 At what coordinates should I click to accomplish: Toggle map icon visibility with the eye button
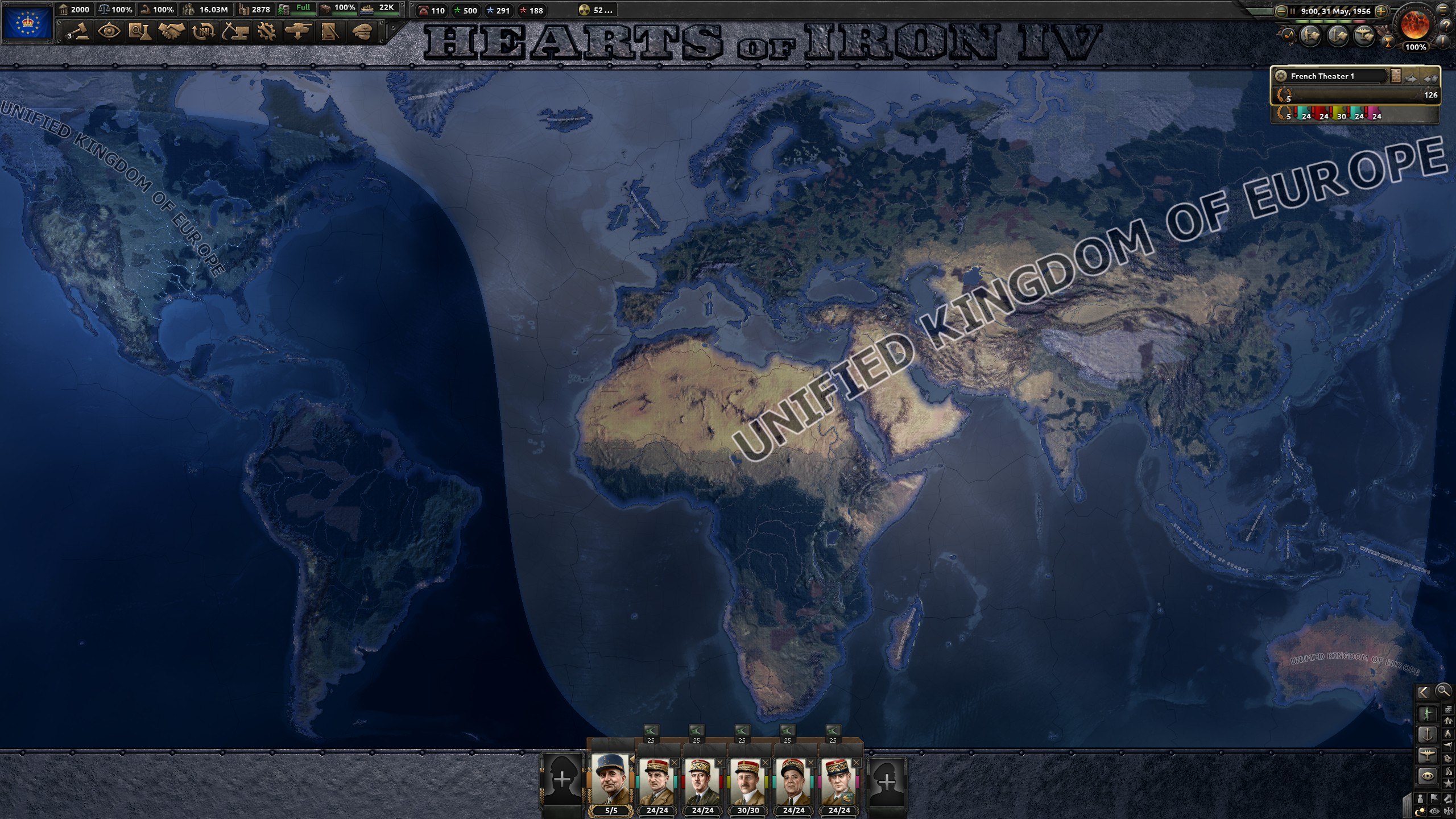pos(1434,810)
